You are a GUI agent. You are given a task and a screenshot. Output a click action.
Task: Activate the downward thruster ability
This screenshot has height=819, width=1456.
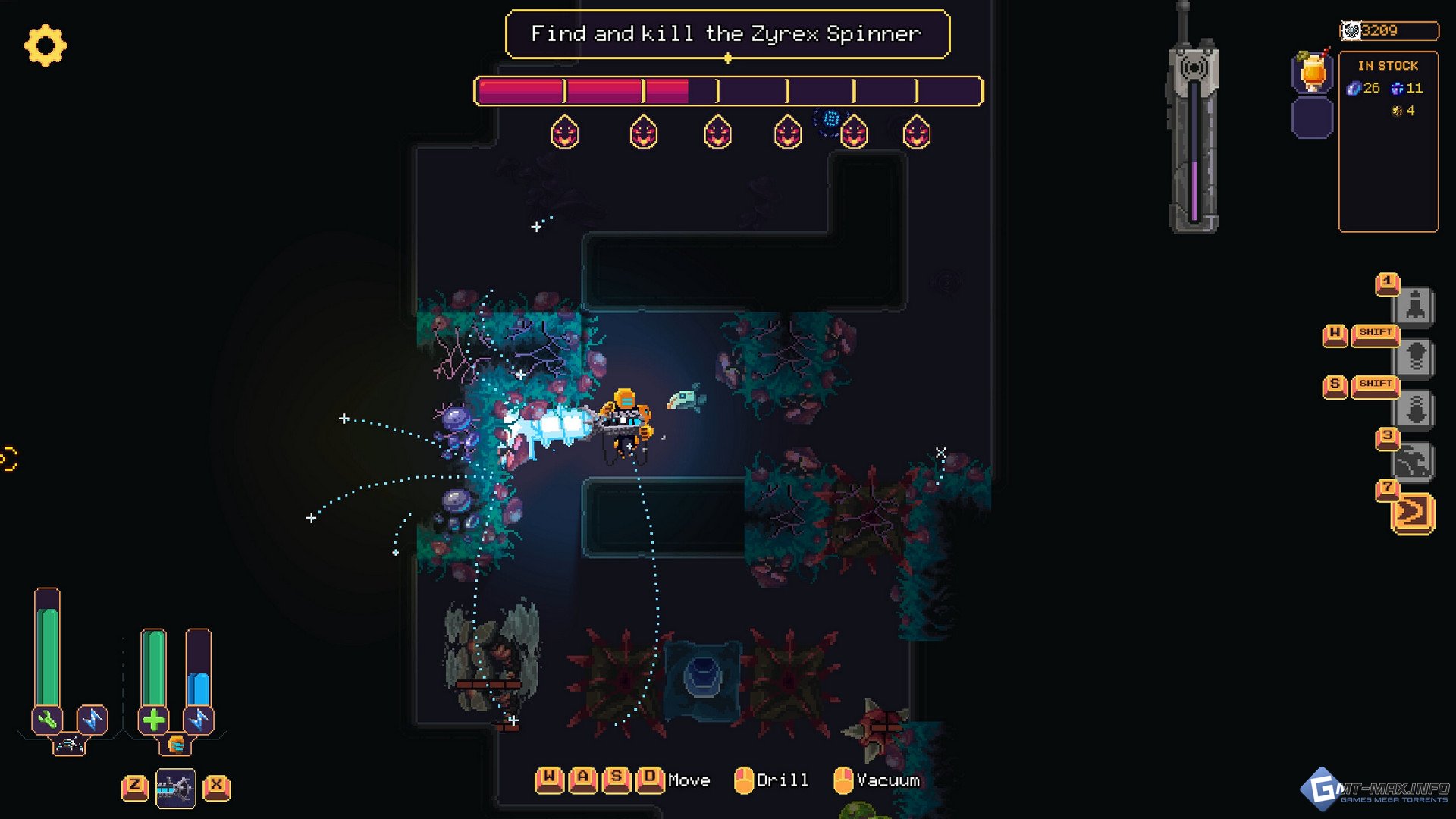tap(1415, 410)
